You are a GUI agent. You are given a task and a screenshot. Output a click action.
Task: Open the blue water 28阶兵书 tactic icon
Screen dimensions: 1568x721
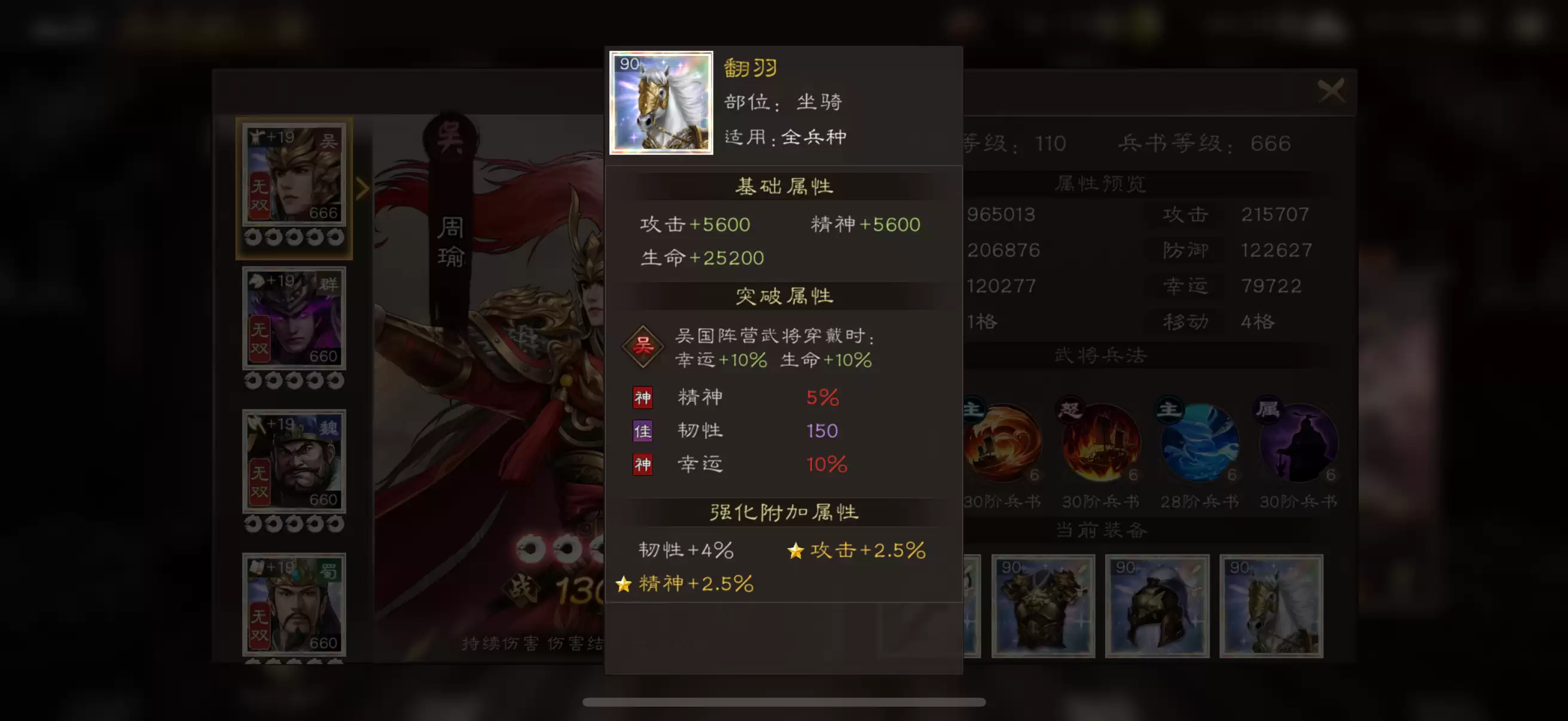coord(1200,442)
